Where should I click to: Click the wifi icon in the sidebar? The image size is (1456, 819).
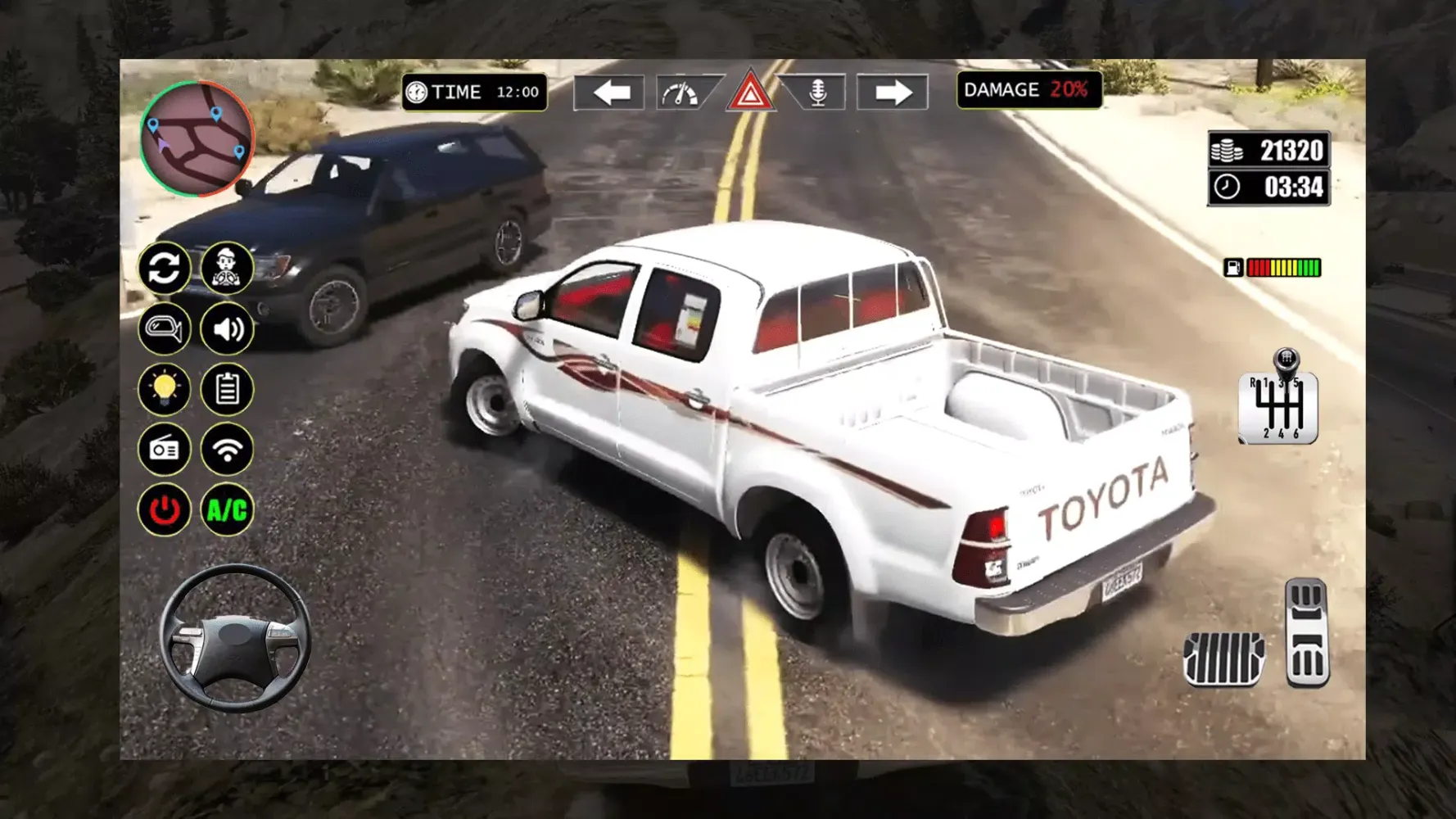coord(227,450)
